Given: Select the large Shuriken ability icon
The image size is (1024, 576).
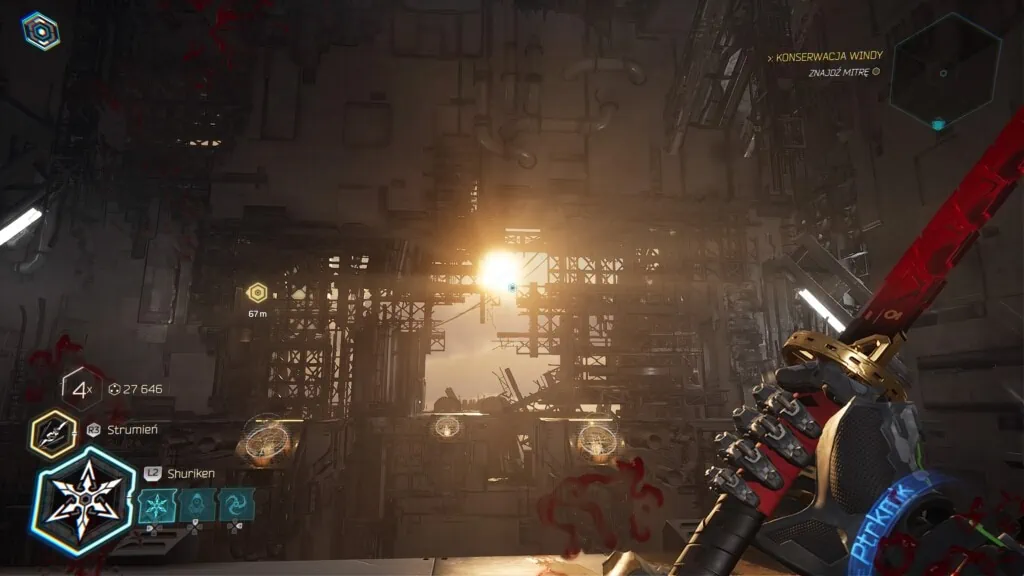Looking at the screenshot, I should 82,500.
